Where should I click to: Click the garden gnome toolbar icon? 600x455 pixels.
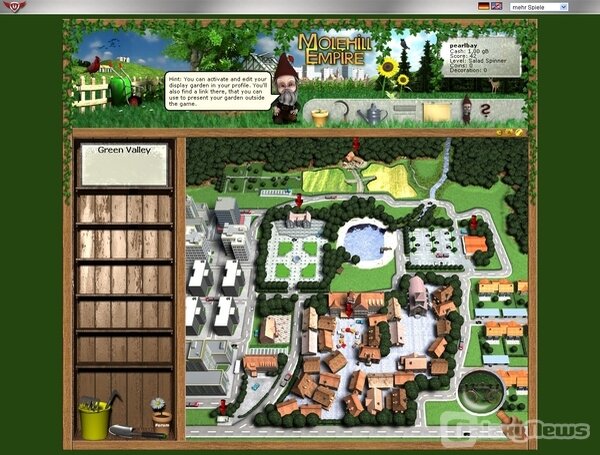[x=466, y=111]
